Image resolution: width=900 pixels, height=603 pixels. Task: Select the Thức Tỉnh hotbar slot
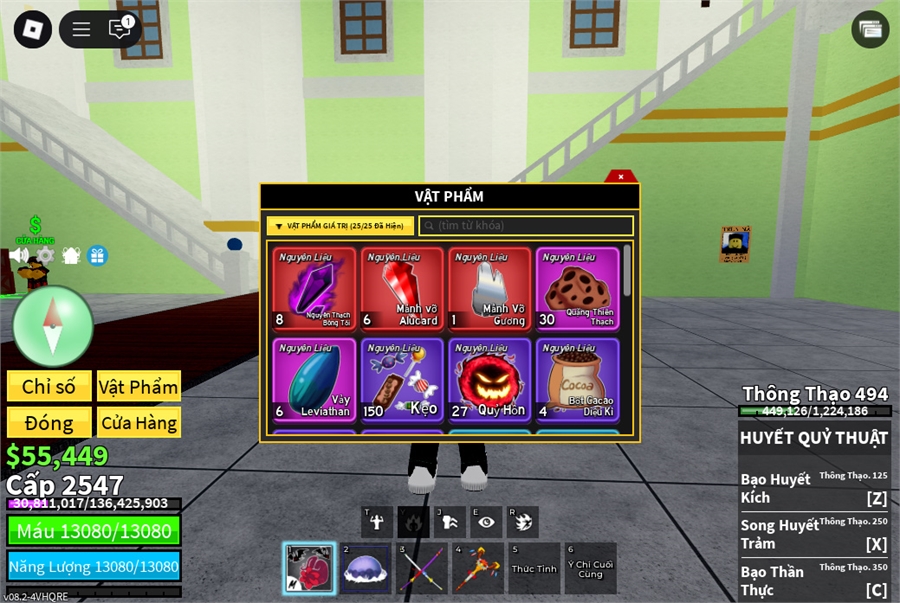tap(534, 568)
